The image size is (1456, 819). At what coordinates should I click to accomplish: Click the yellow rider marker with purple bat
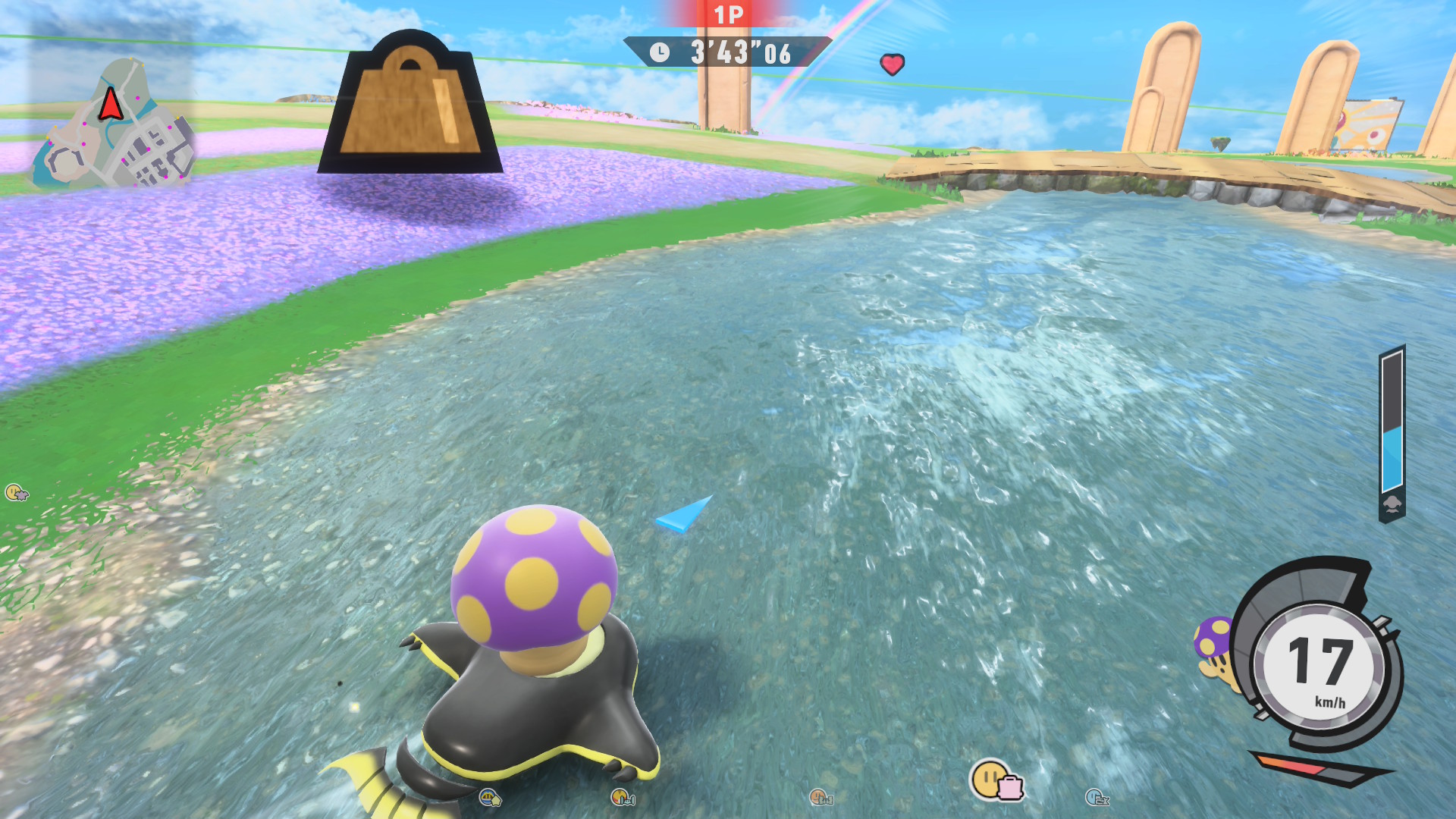pyautogui.click(x=17, y=493)
